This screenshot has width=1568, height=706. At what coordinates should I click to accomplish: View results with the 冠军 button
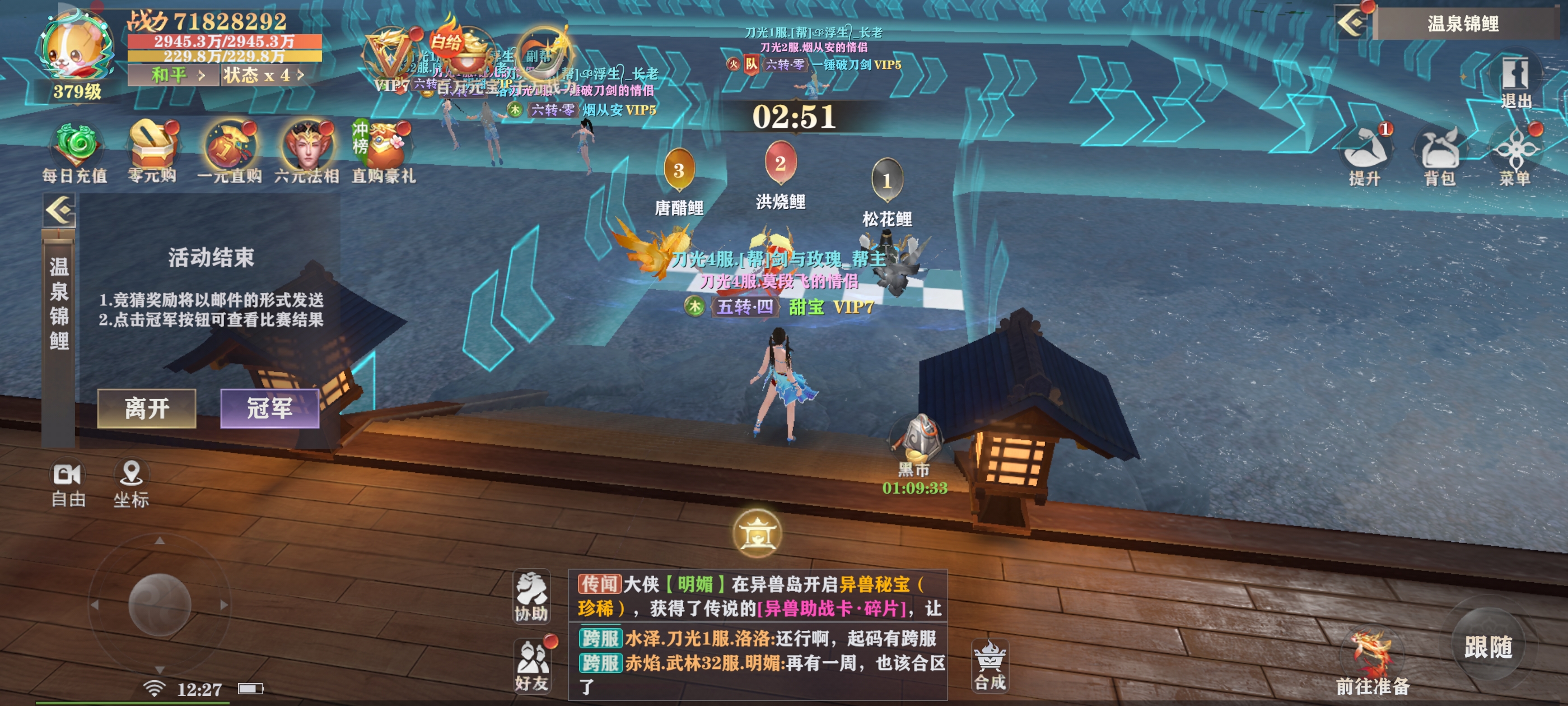point(270,408)
